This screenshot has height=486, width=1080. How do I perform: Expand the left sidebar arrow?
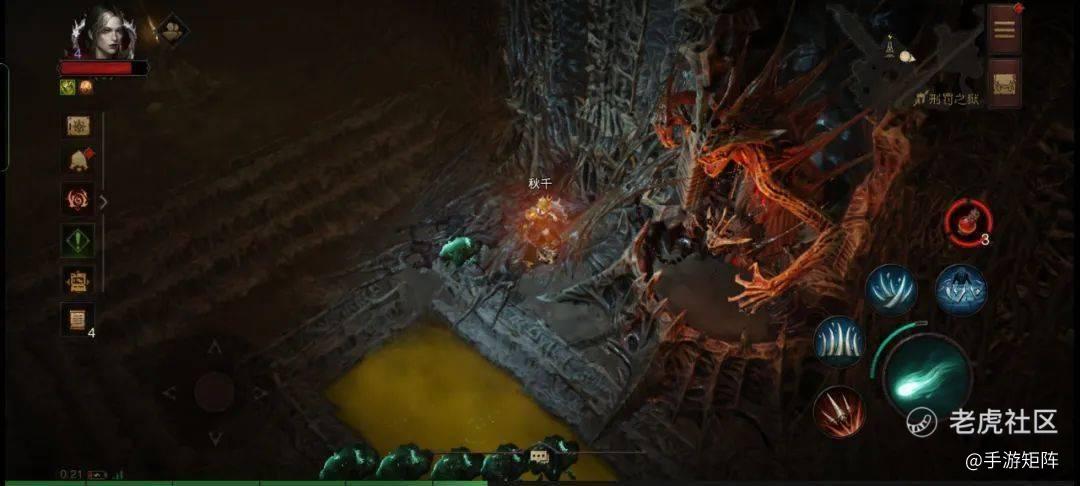click(x=103, y=201)
